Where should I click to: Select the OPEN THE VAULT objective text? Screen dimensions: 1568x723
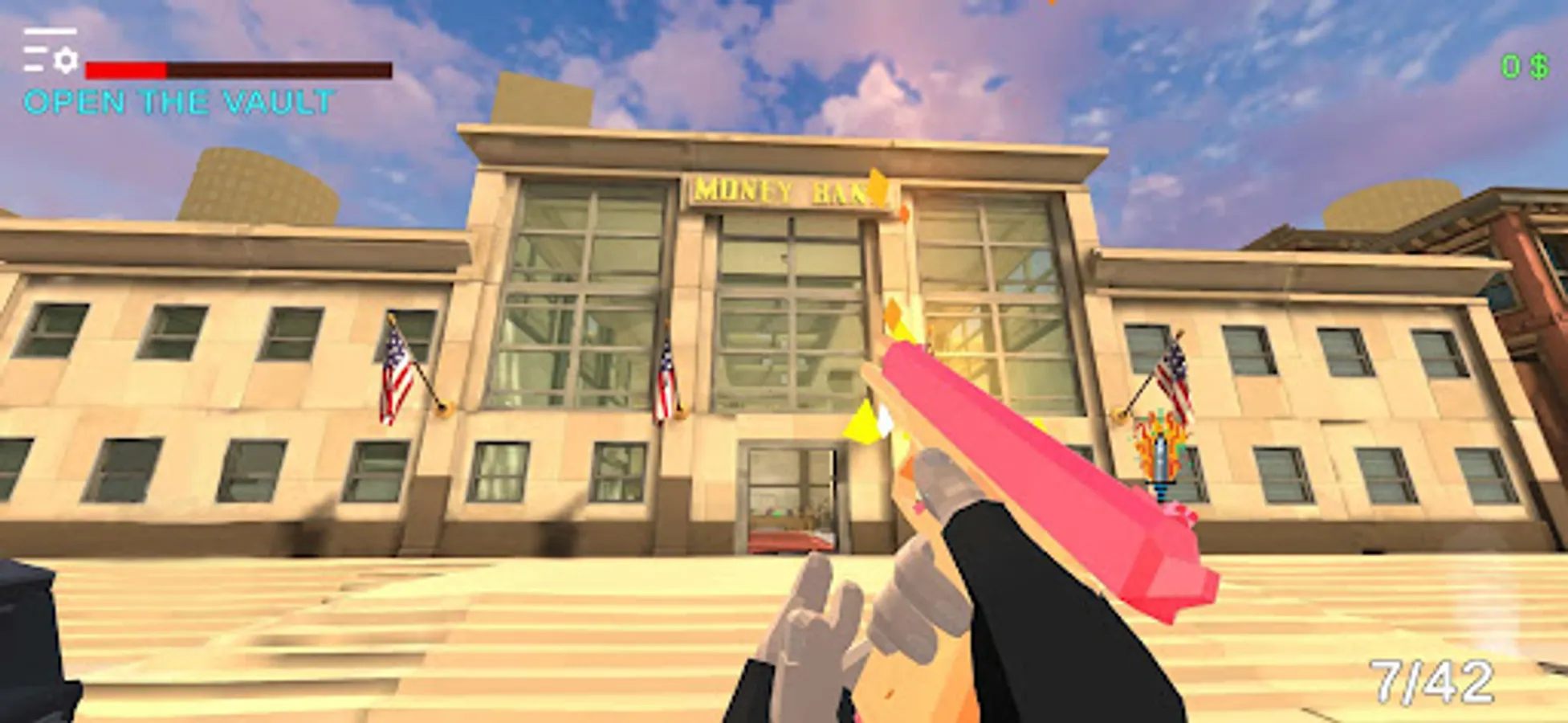(177, 100)
